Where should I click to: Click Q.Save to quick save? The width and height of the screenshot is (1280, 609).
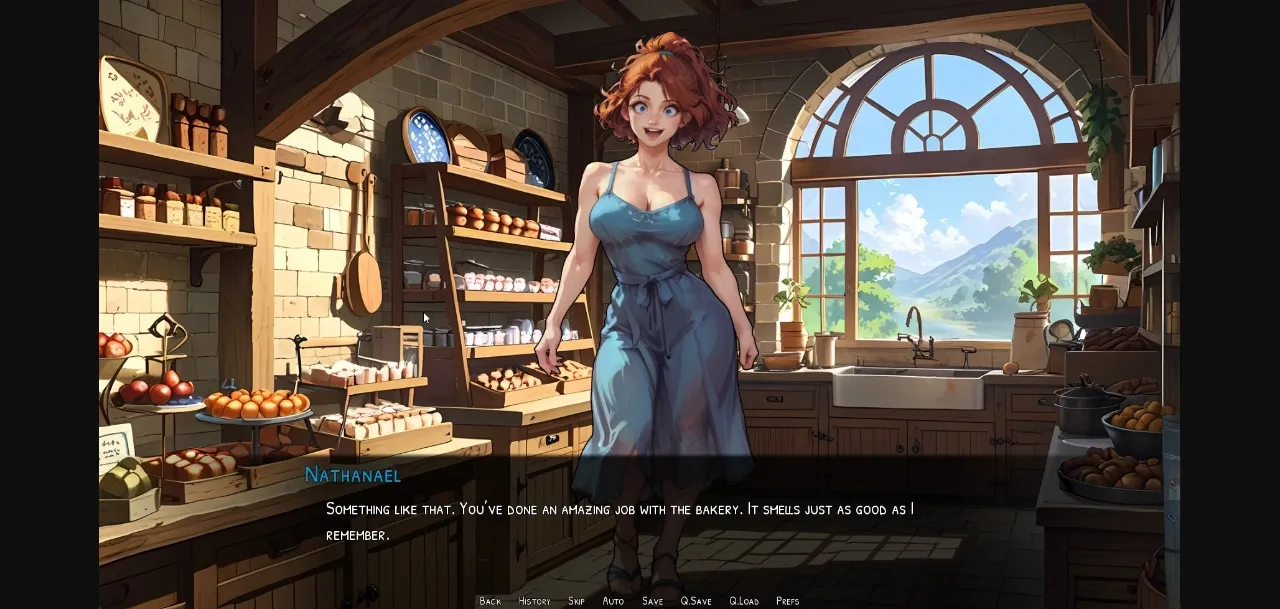pos(696,601)
